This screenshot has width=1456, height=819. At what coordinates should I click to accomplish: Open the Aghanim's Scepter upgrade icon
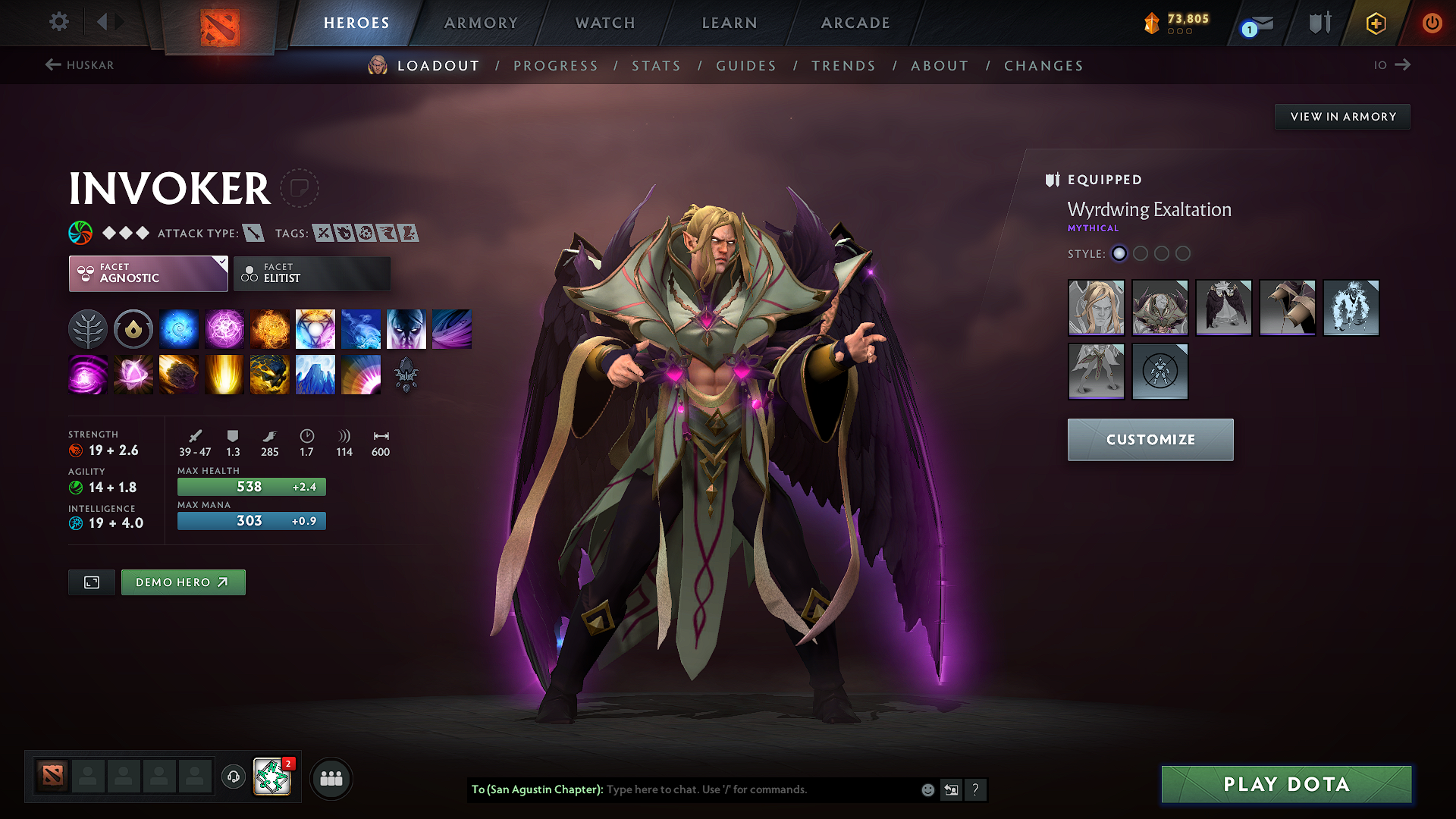click(407, 375)
